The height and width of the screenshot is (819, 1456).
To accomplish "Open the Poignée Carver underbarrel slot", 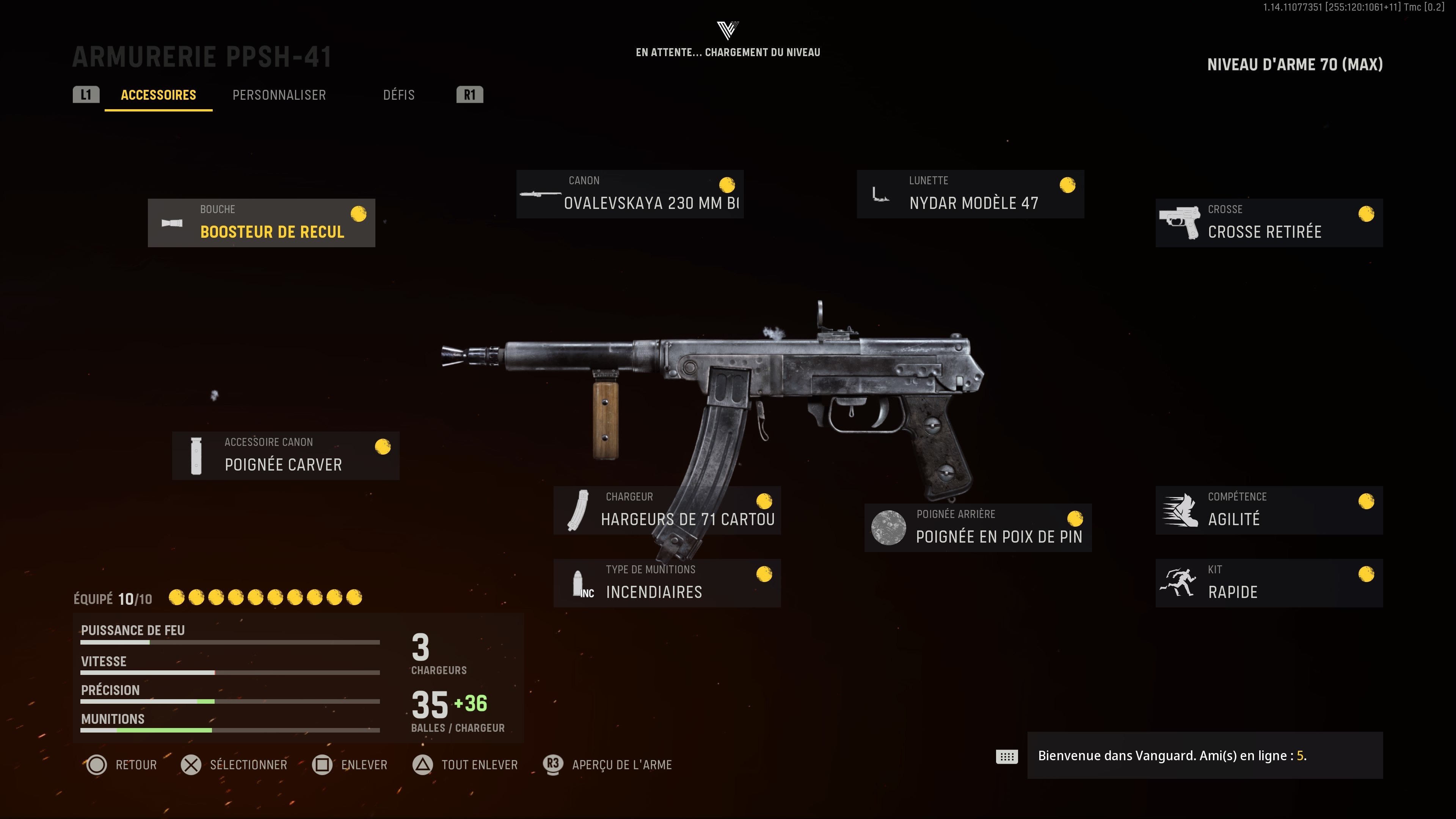I will (286, 455).
